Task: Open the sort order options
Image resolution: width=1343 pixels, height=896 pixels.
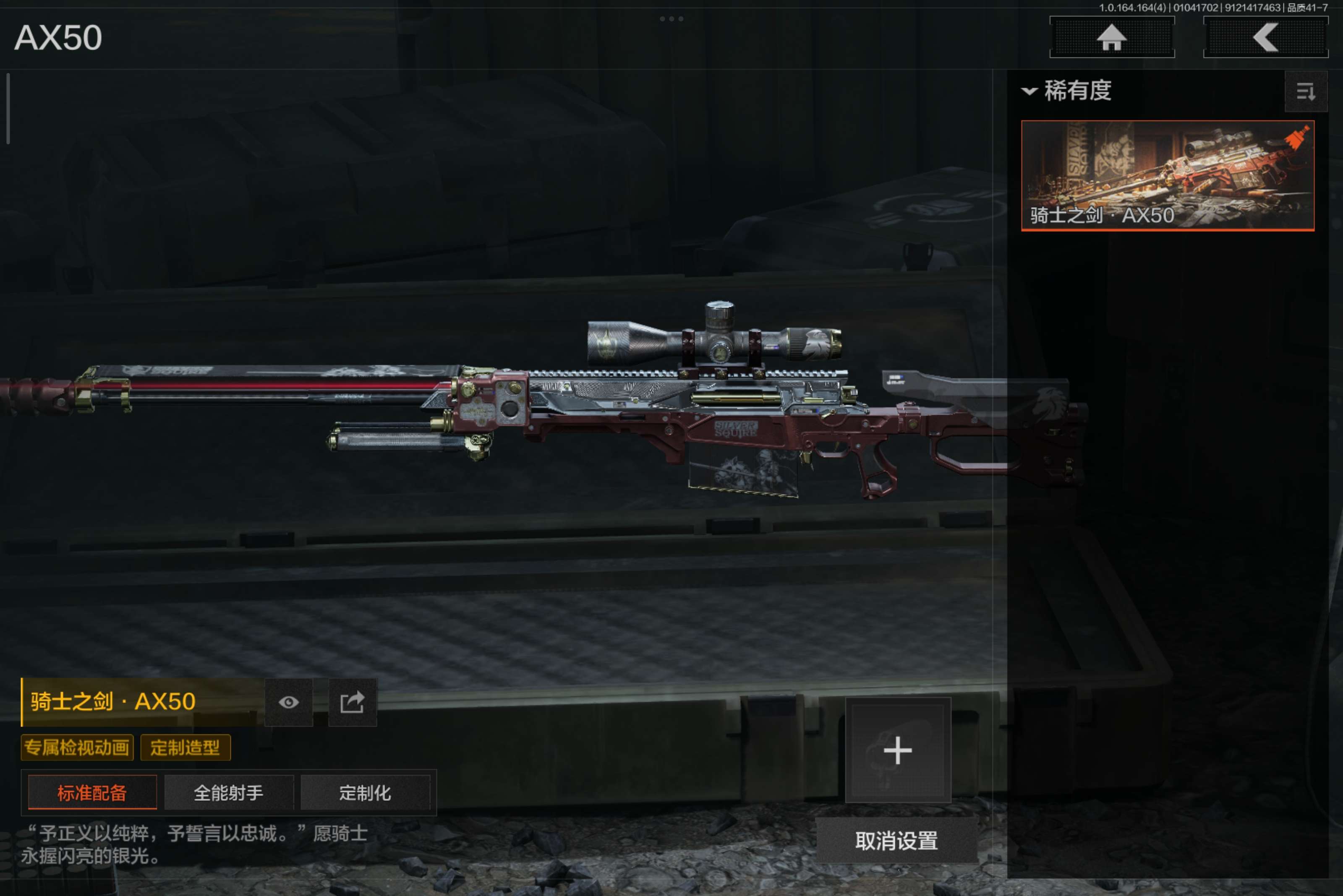Action: click(x=1305, y=91)
